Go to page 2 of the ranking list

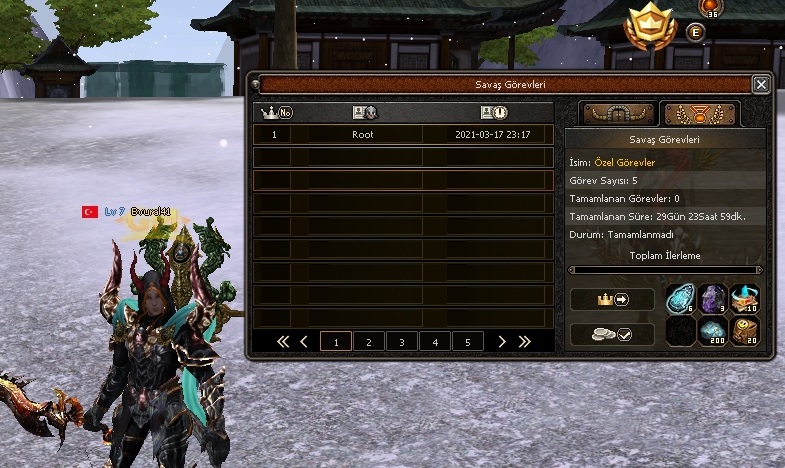(369, 342)
